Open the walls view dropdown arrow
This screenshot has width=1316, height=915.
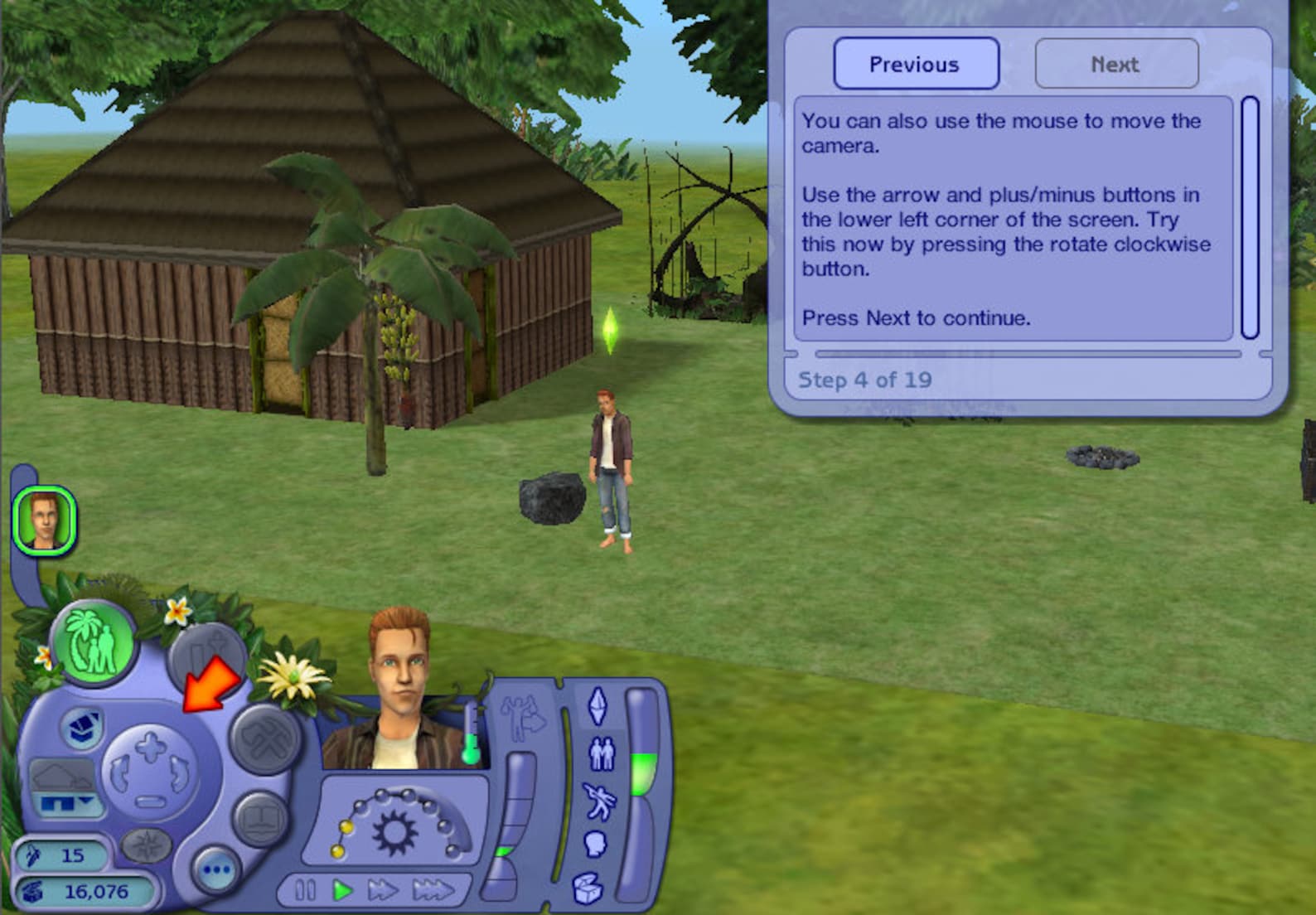click(x=85, y=800)
